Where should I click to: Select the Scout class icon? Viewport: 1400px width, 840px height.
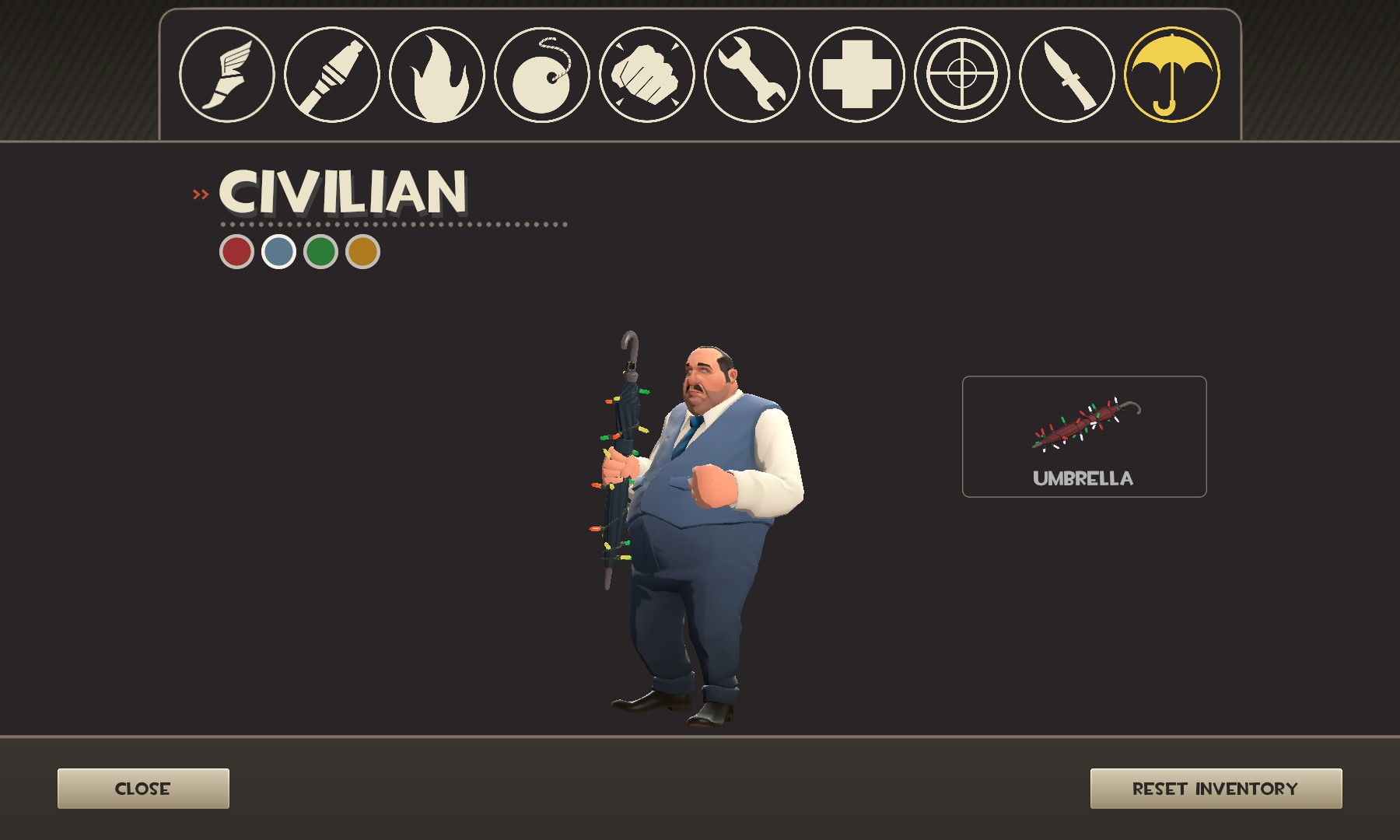point(228,75)
